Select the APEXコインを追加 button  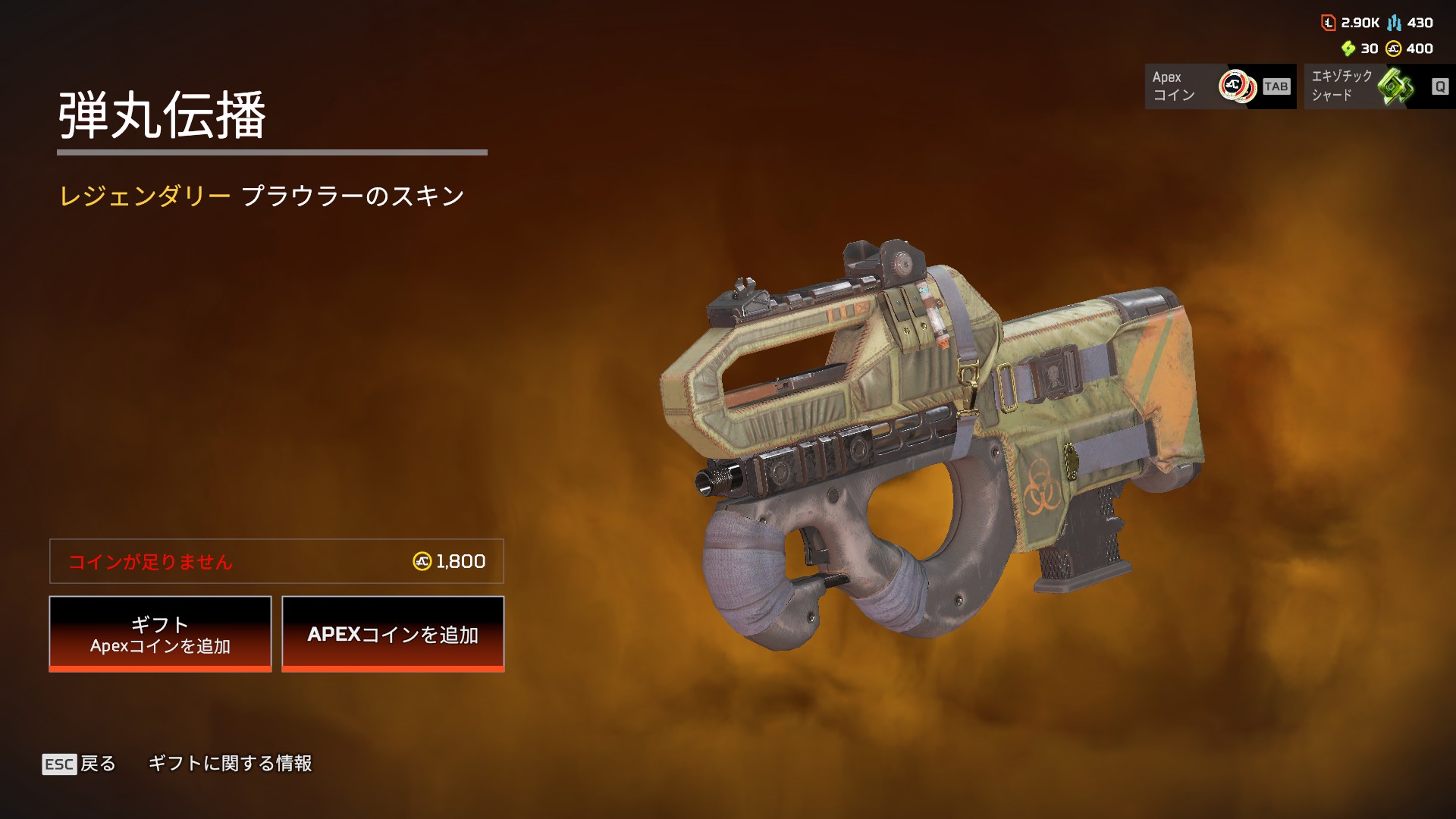[x=393, y=634]
